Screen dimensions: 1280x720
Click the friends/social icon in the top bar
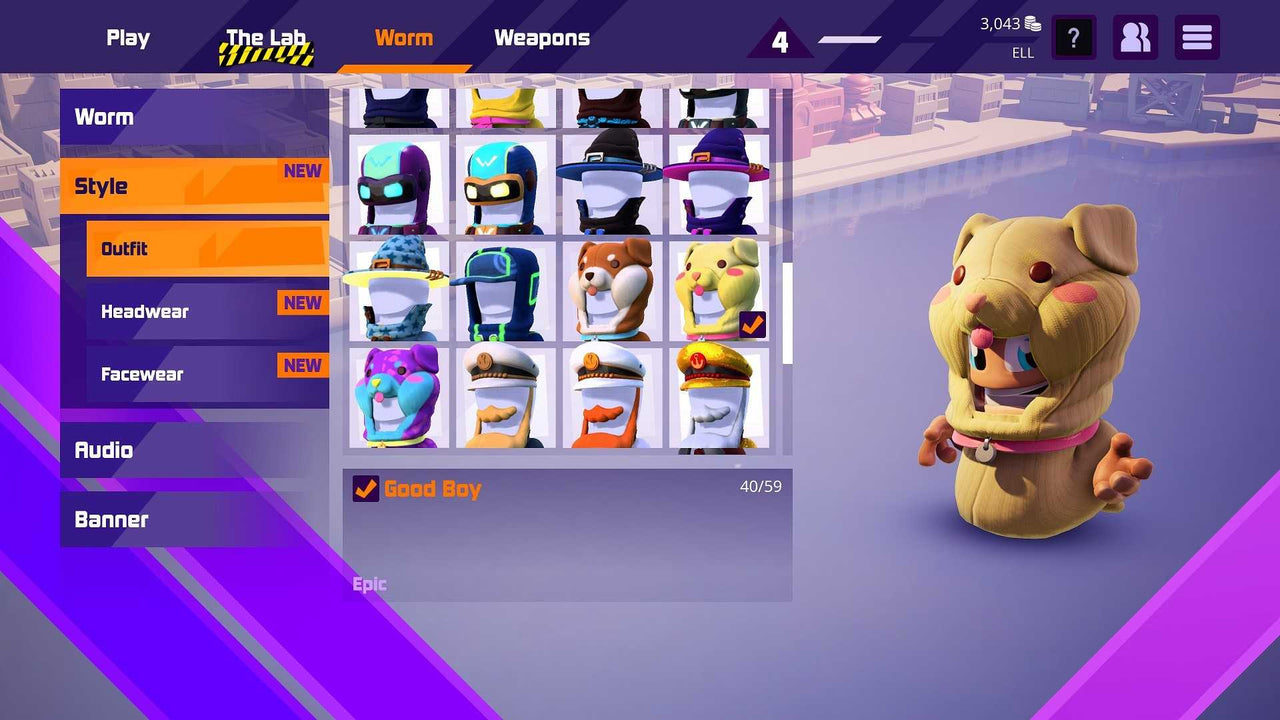coord(1135,37)
